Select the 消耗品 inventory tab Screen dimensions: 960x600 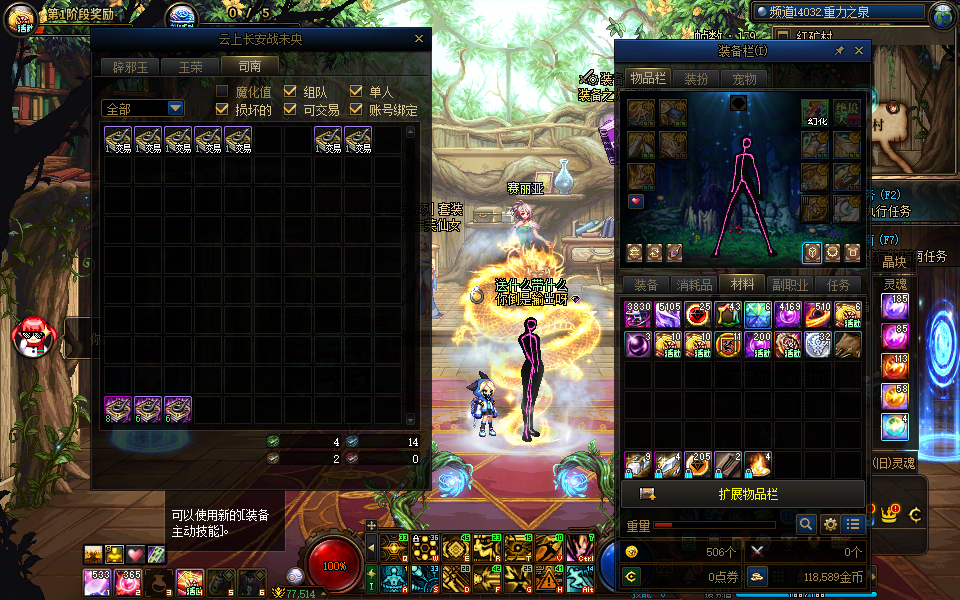pyautogui.click(x=694, y=285)
